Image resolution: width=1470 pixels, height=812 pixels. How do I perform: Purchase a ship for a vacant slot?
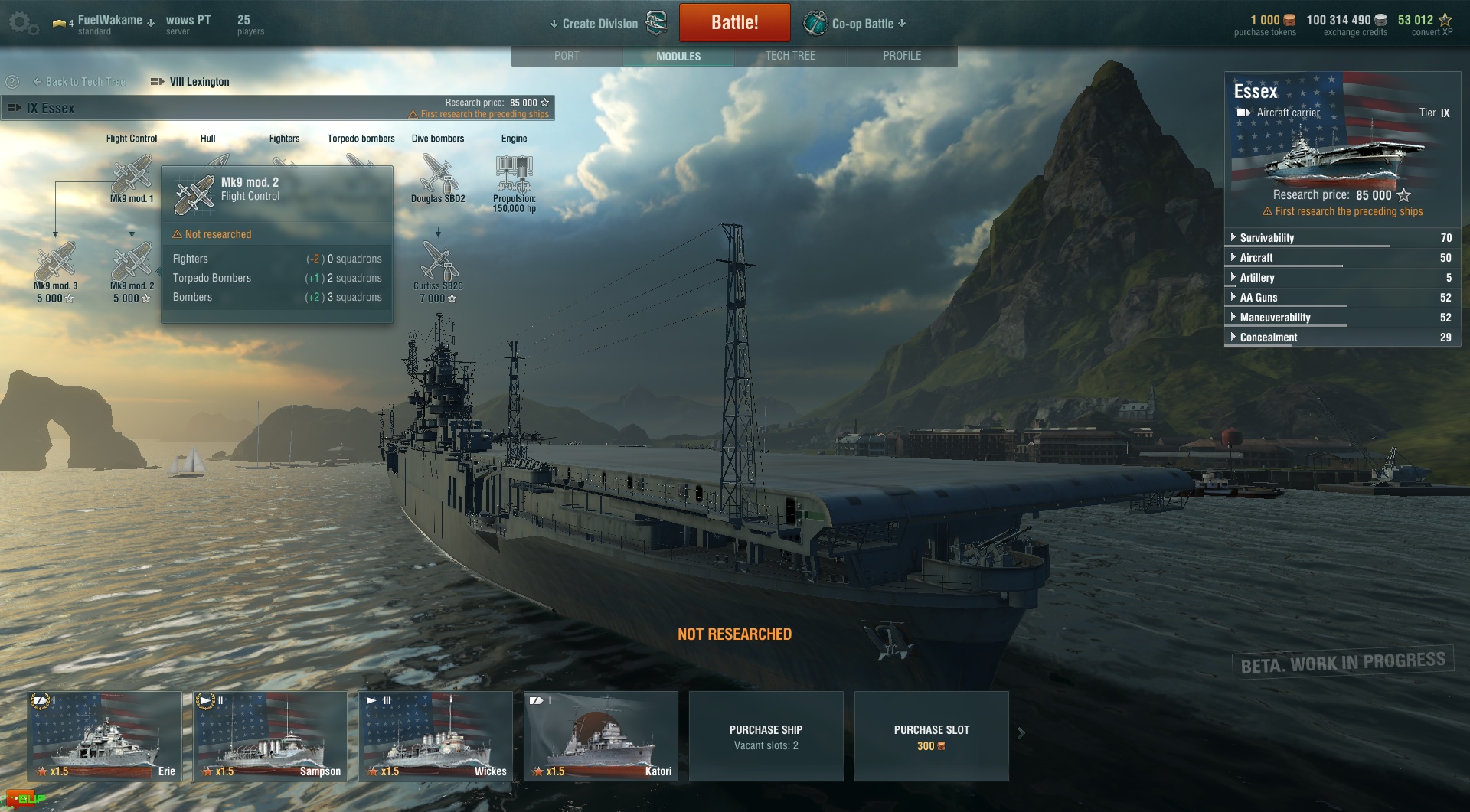[766, 736]
